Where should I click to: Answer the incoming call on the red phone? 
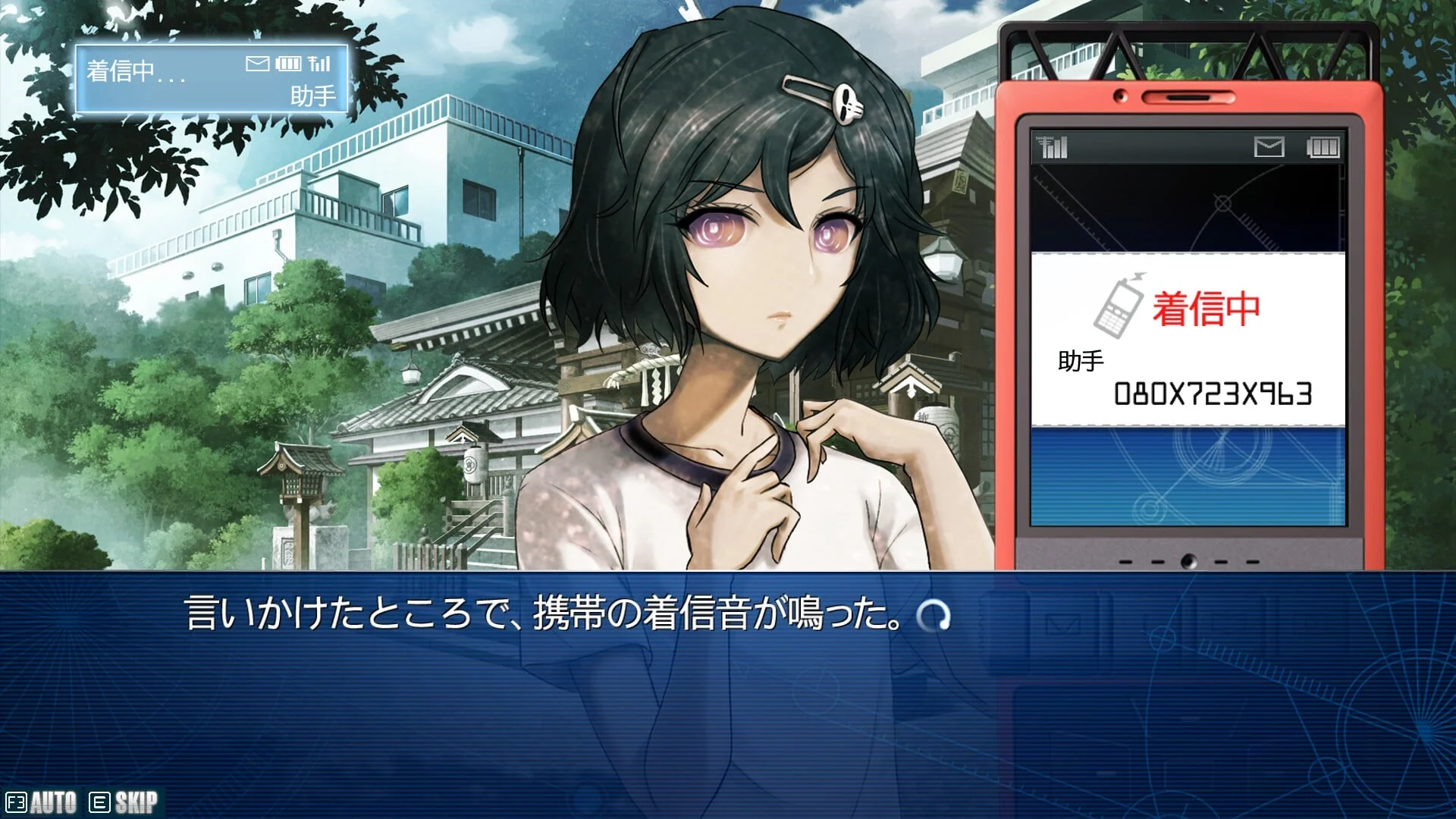1188,339
